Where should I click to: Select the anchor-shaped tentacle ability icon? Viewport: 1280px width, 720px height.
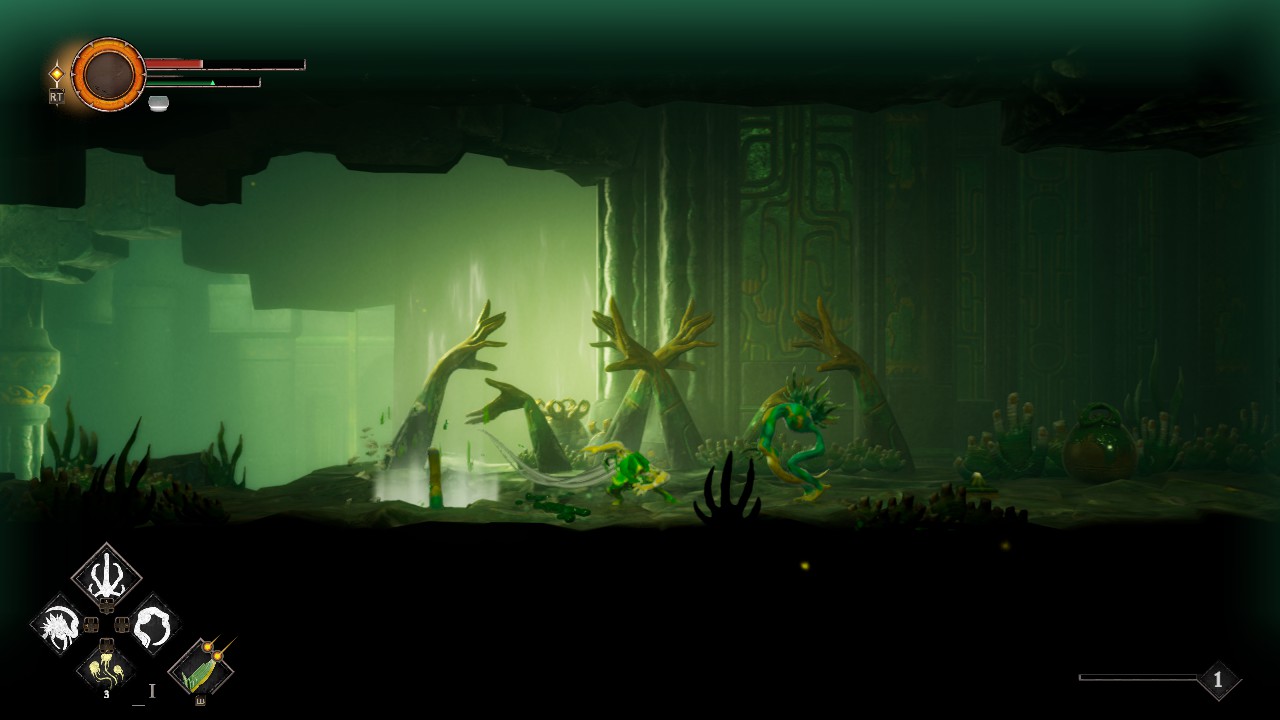pos(106,578)
